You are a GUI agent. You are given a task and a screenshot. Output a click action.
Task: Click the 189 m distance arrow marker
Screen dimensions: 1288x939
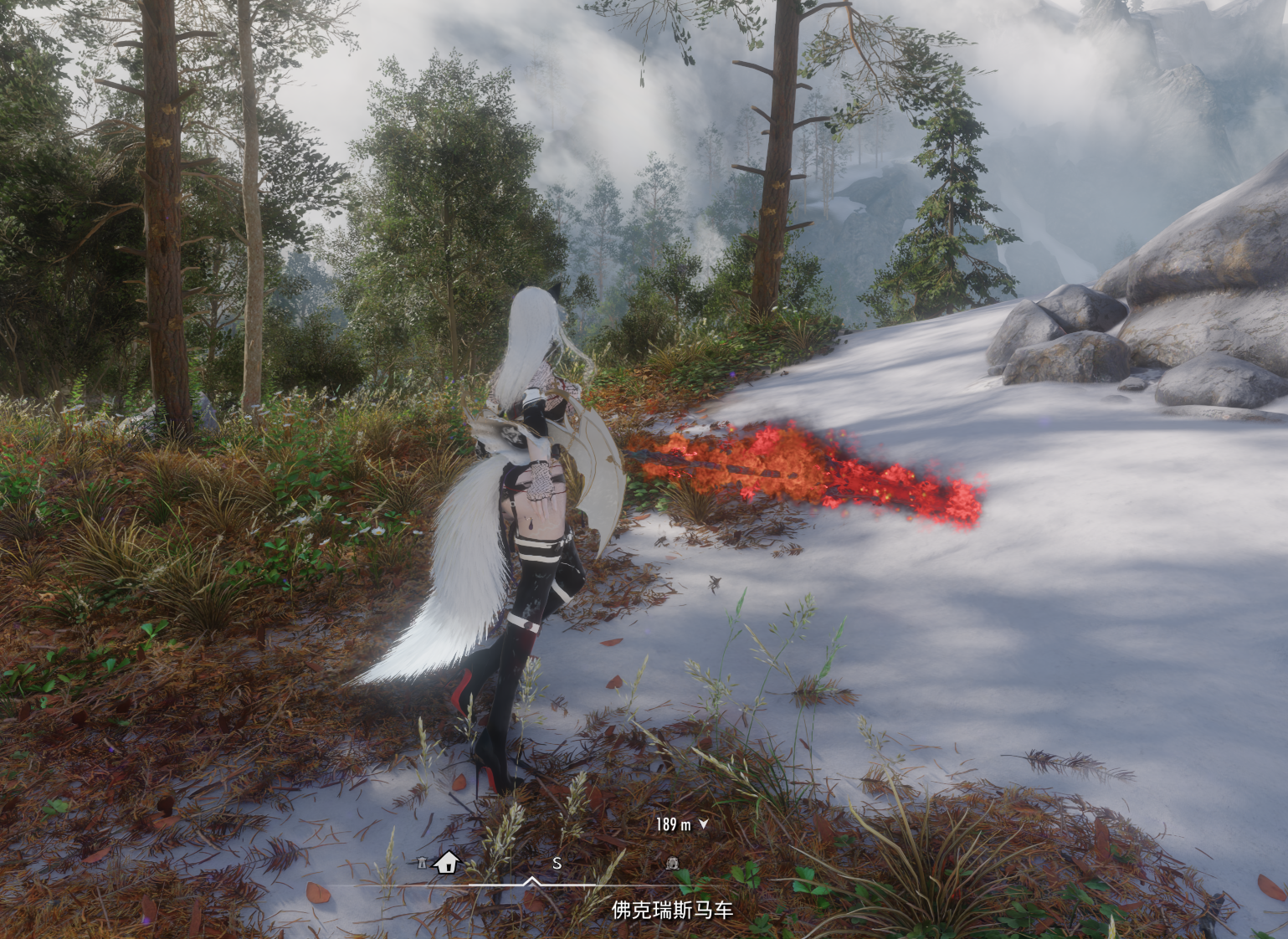coord(703,824)
